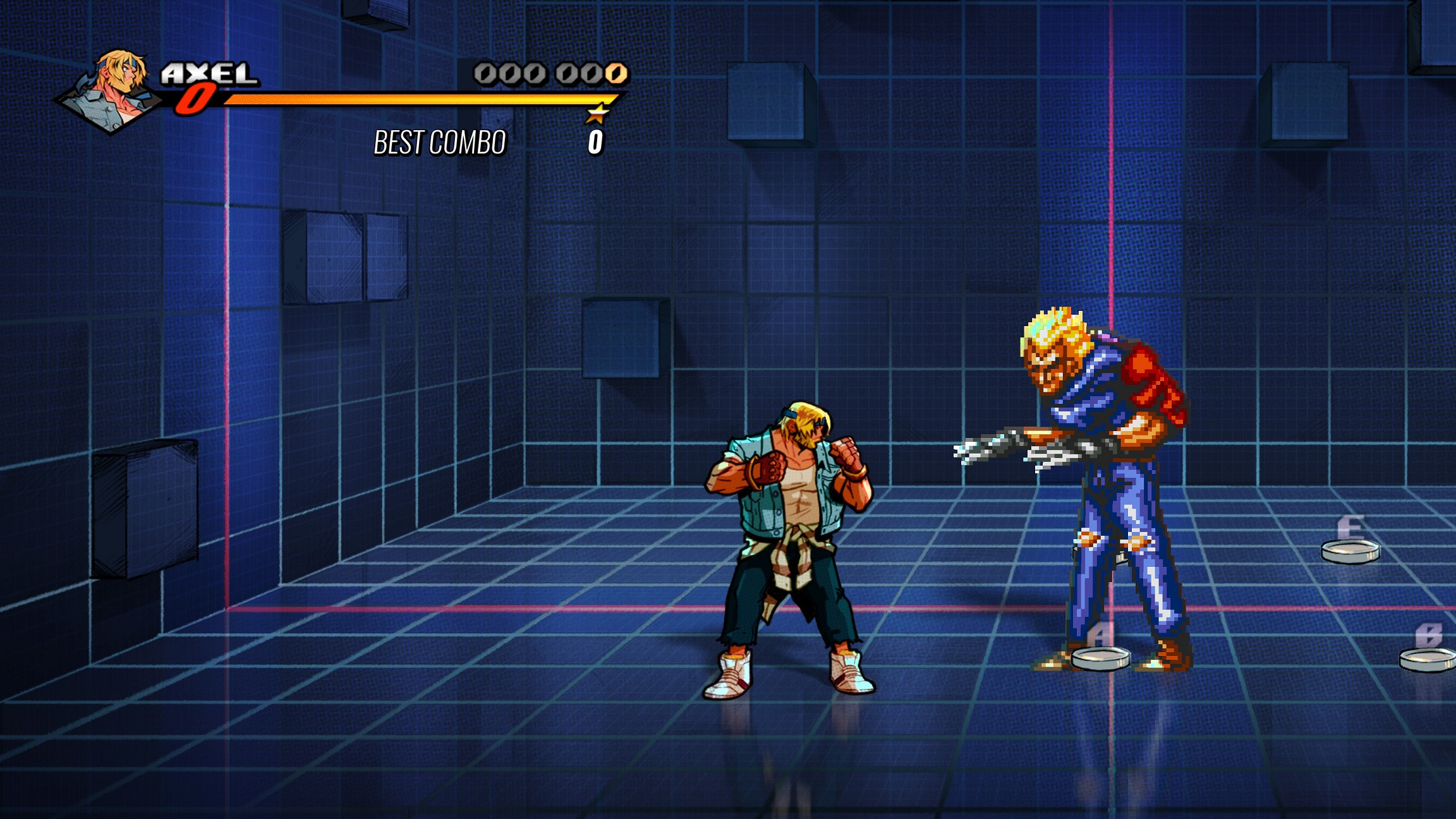The height and width of the screenshot is (819, 1456).
Task: Click the Axel portrait icon
Action: [x=117, y=82]
